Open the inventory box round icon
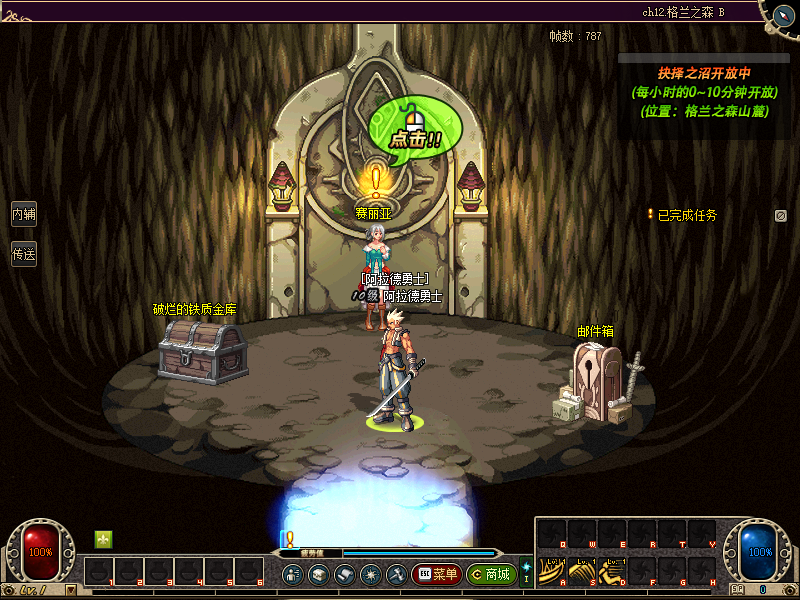 point(318,574)
